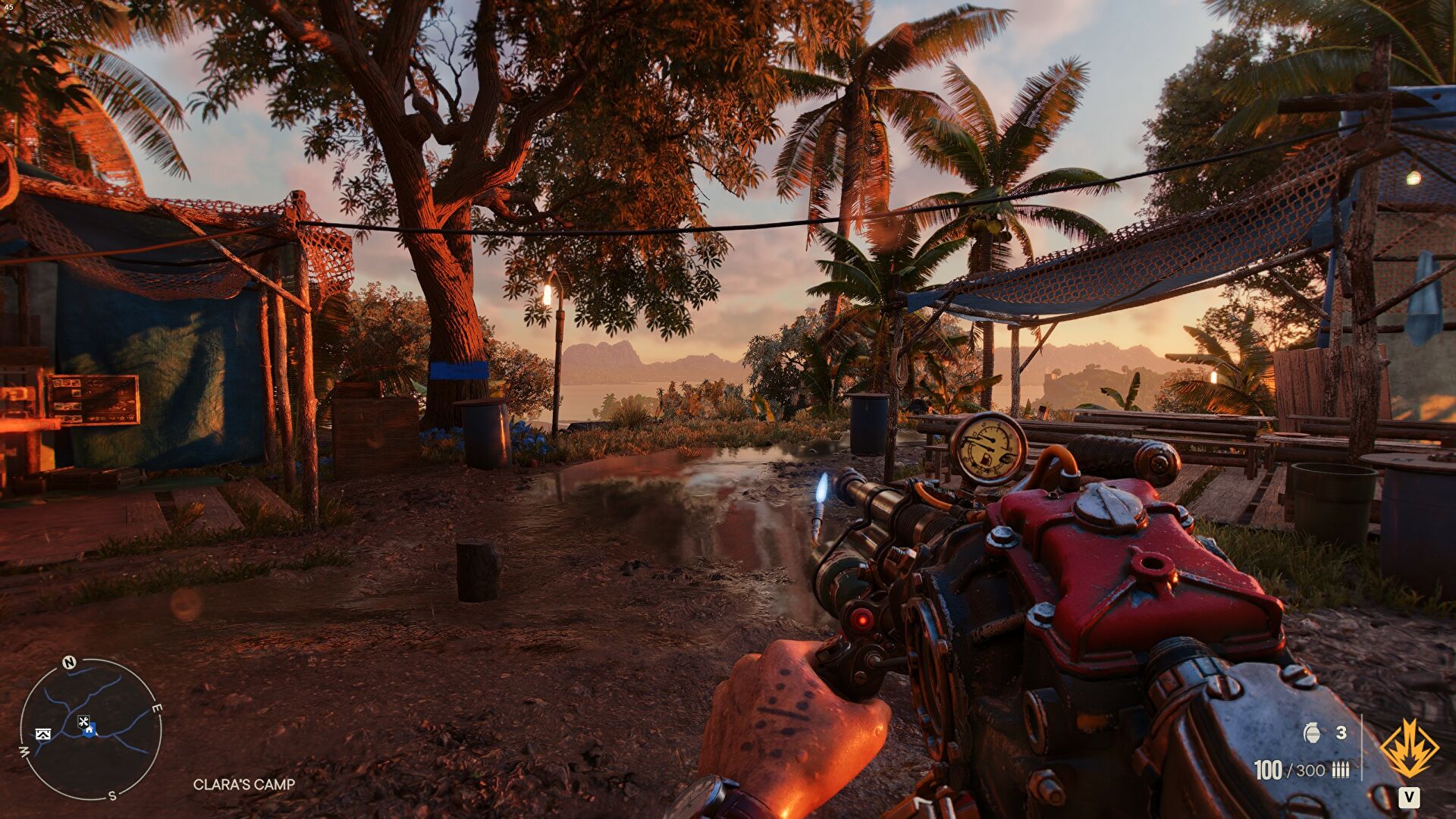The height and width of the screenshot is (819, 1456).
Task: Click the grenade count number 3
Action: coord(1340,733)
